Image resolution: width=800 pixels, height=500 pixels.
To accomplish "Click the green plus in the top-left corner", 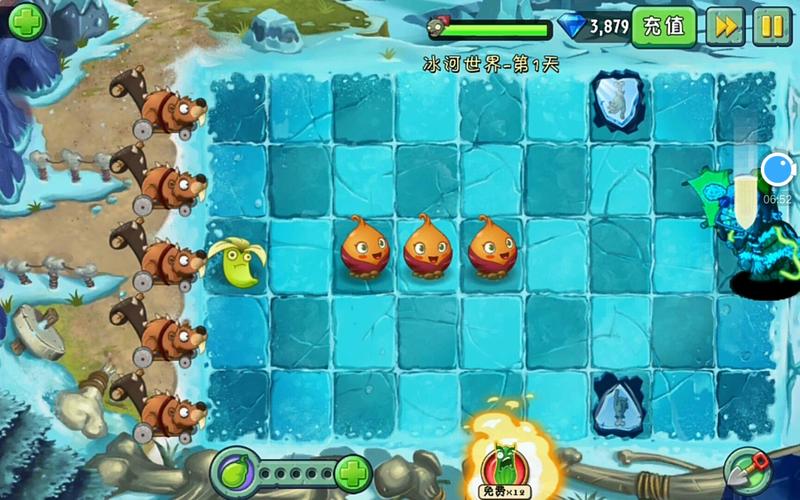I will tap(28, 20).
